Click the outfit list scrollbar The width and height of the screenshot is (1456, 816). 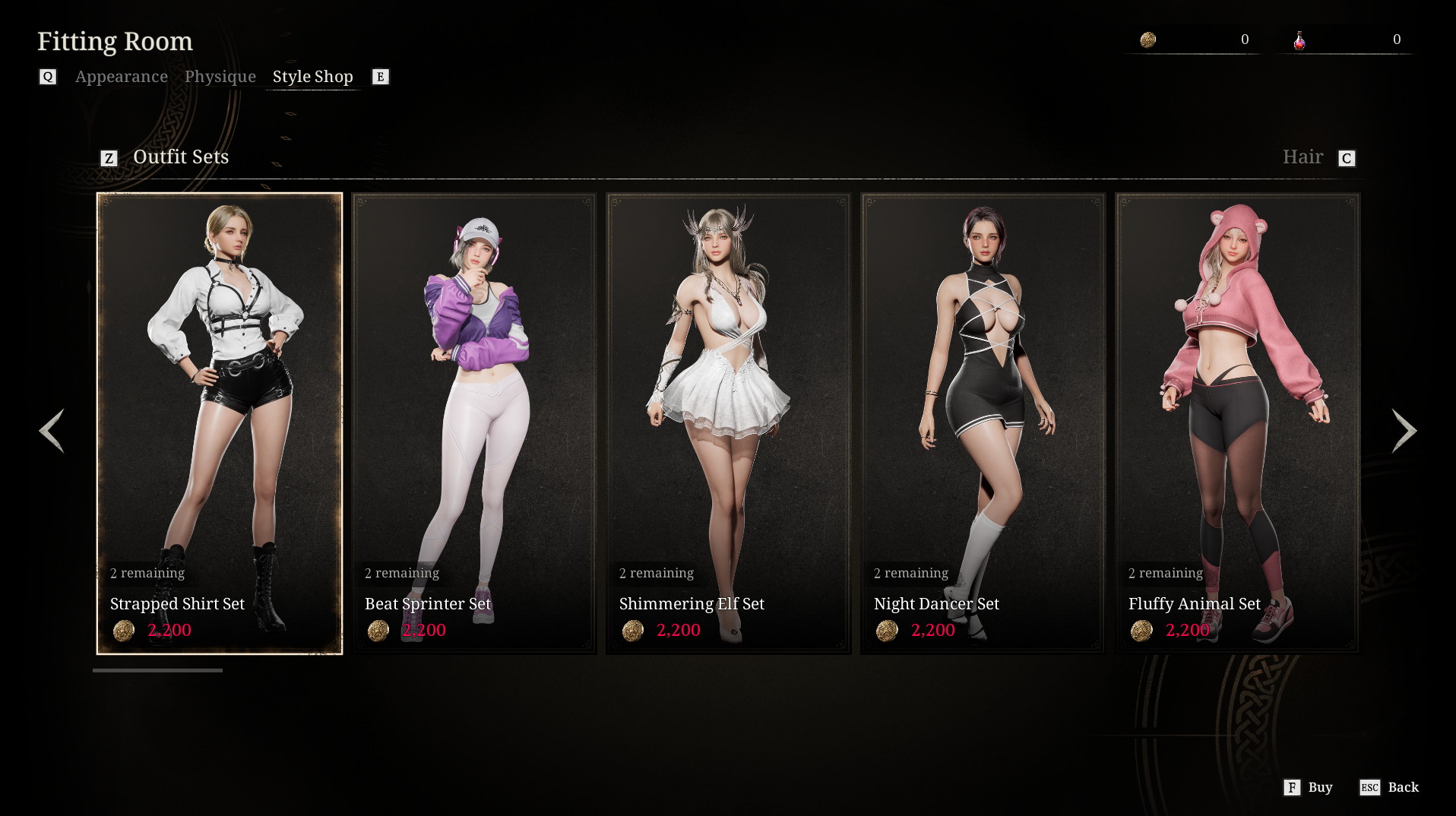157,670
